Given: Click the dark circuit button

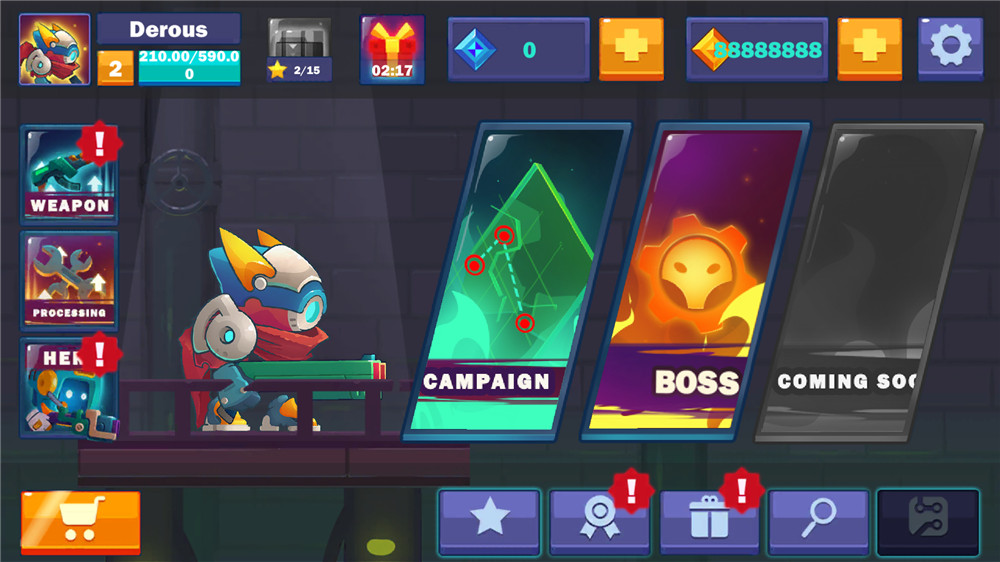Looking at the screenshot, I should (927, 521).
